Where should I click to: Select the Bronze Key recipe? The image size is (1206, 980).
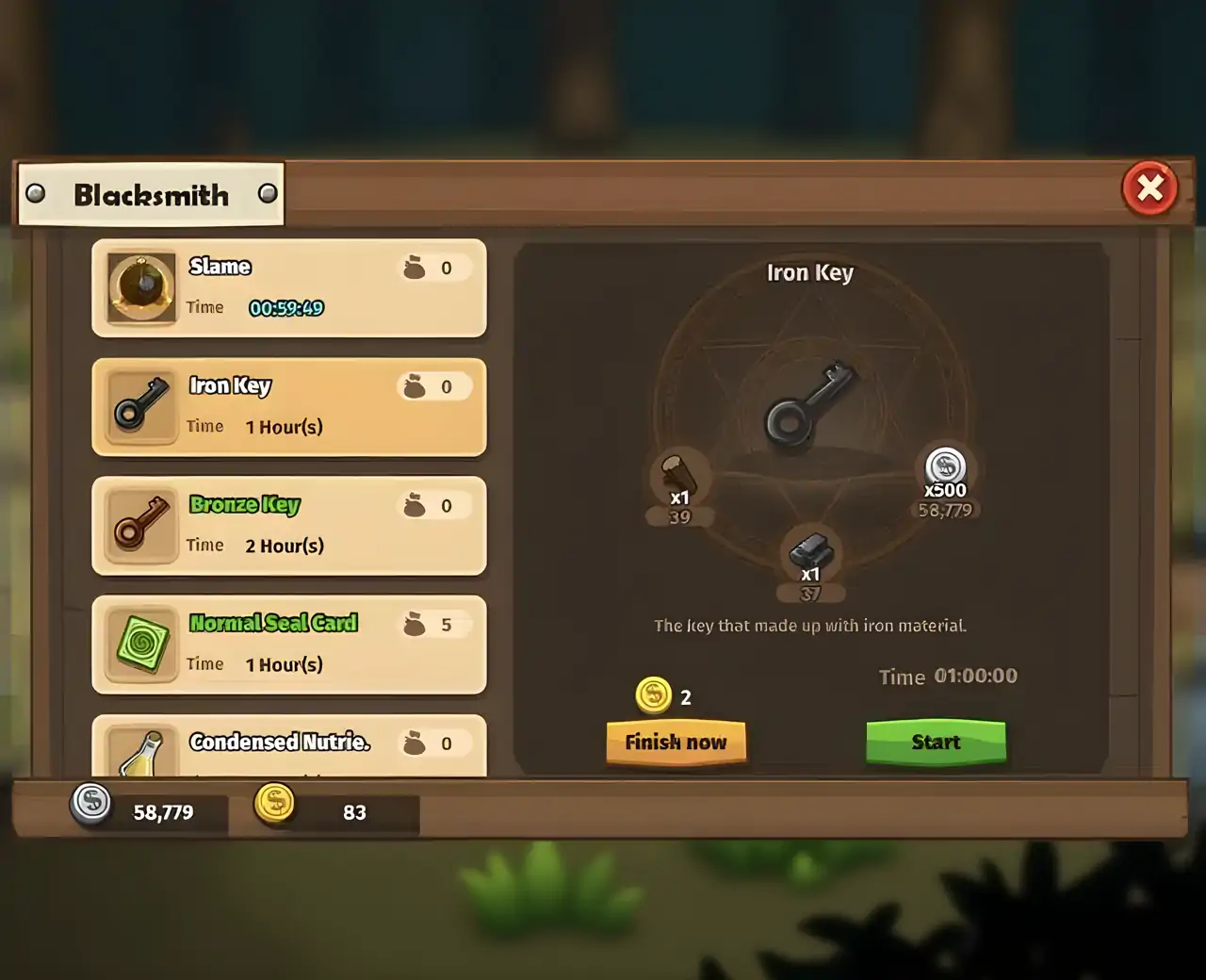tap(288, 526)
